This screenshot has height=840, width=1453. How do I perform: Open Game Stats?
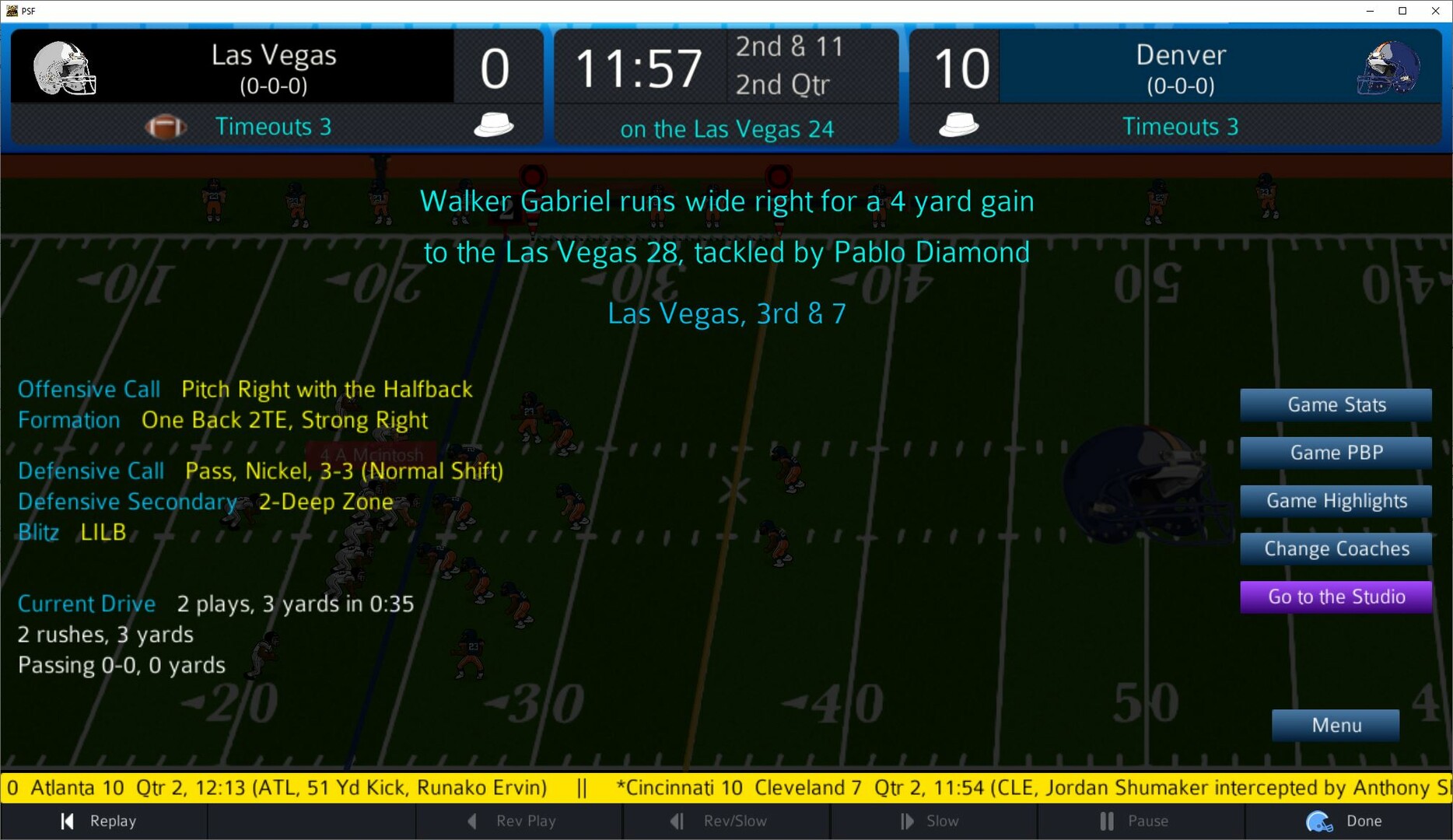1336,404
